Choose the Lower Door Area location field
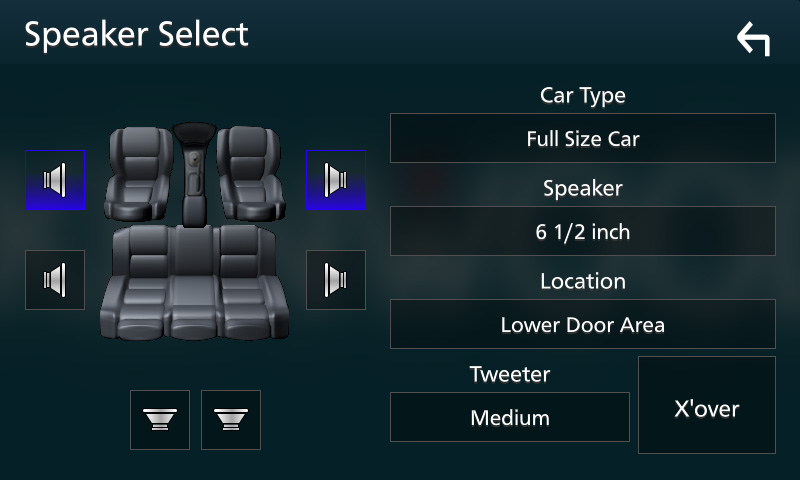Screen dimensions: 800x480 click(x=582, y=324)
